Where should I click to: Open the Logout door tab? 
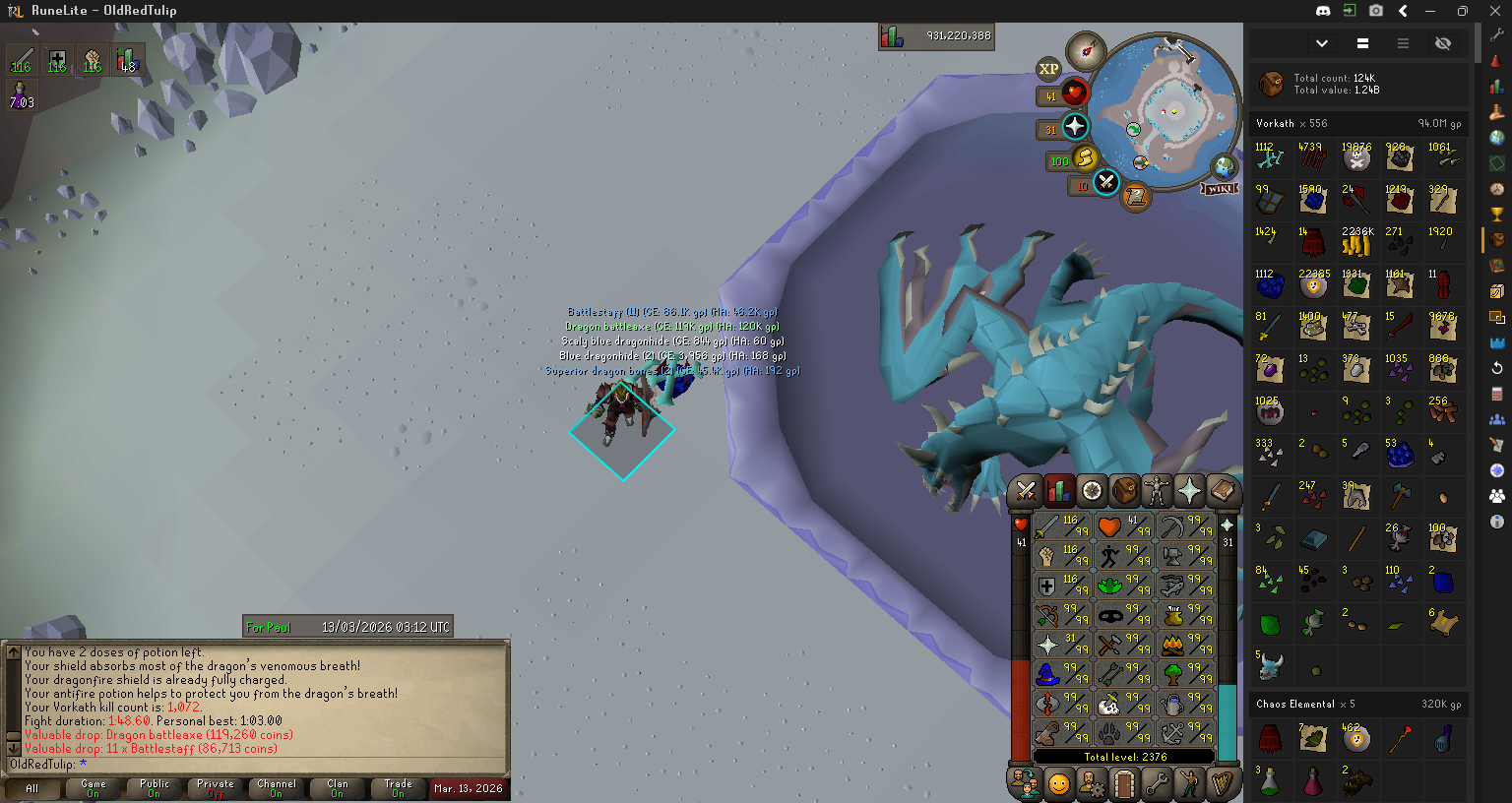[1124, 784]
